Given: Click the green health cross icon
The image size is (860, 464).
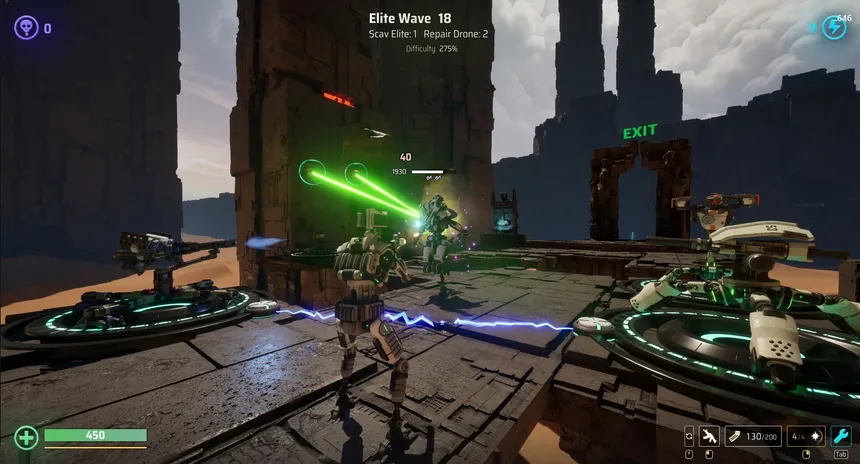Looking at the screenshot, I should coord(27,437).
